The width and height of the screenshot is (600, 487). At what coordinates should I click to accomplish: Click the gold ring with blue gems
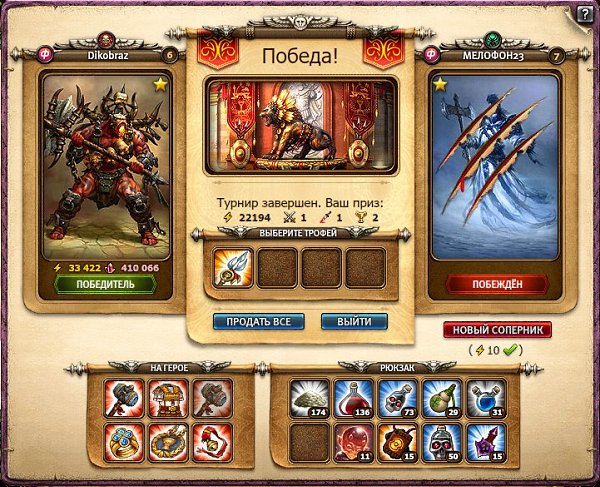123,442
